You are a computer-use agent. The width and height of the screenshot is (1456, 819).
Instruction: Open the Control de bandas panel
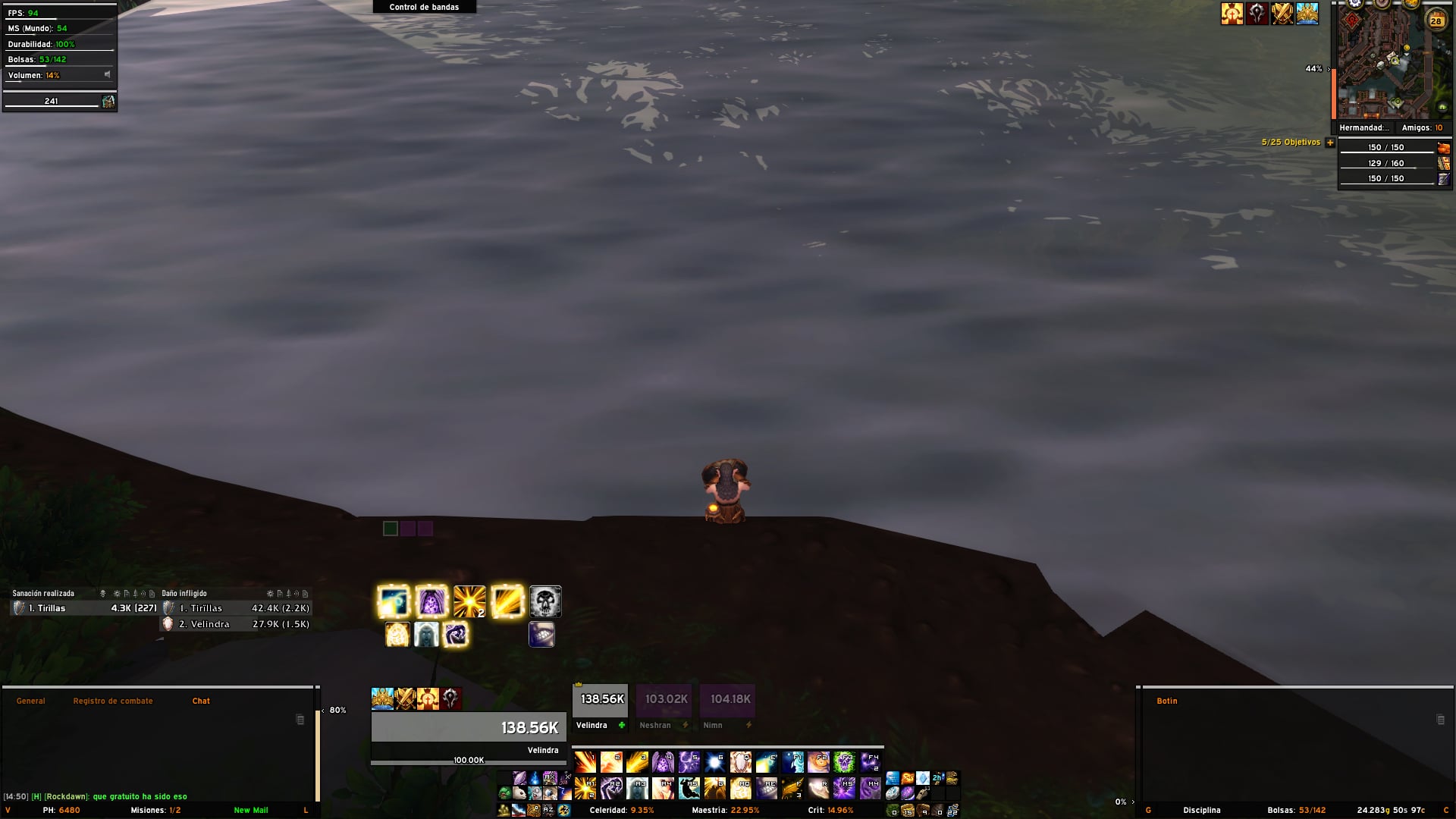424,7
